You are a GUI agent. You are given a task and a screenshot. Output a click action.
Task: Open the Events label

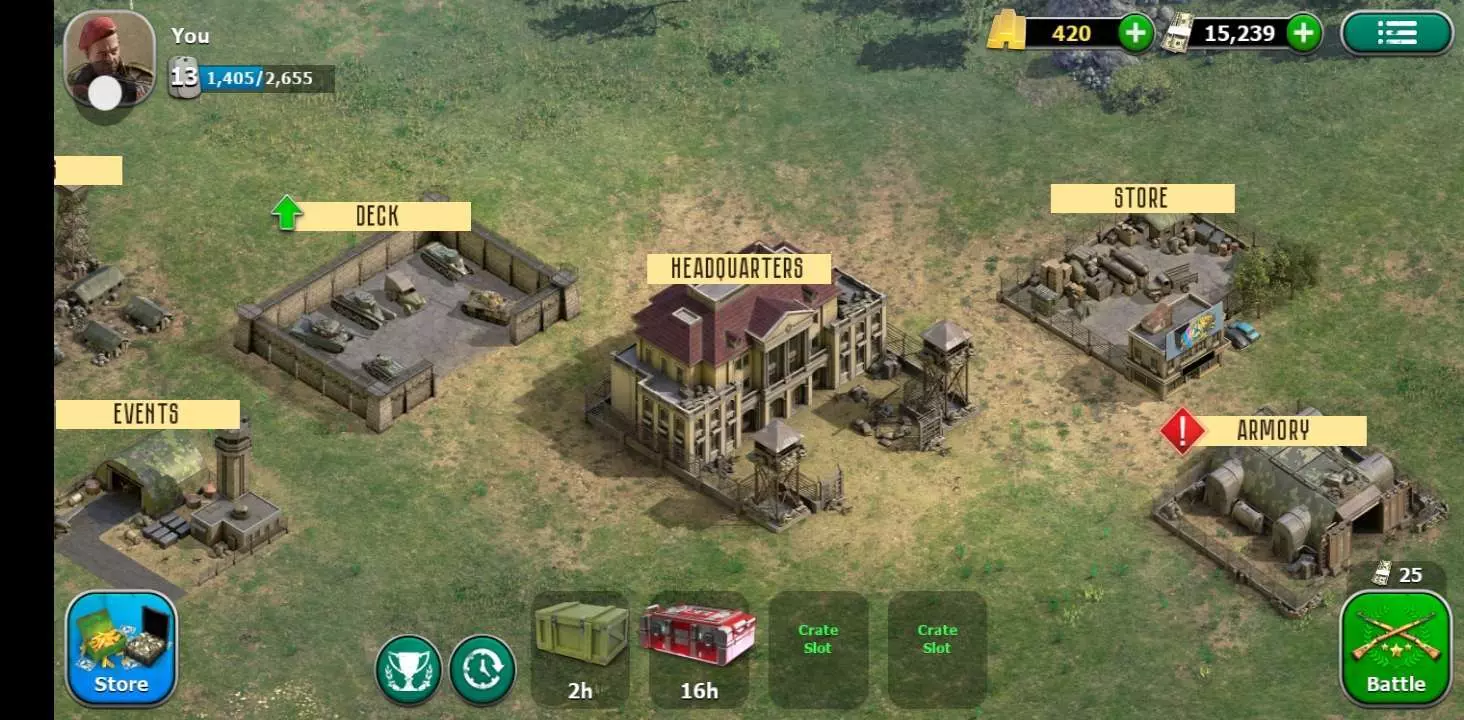146,414
